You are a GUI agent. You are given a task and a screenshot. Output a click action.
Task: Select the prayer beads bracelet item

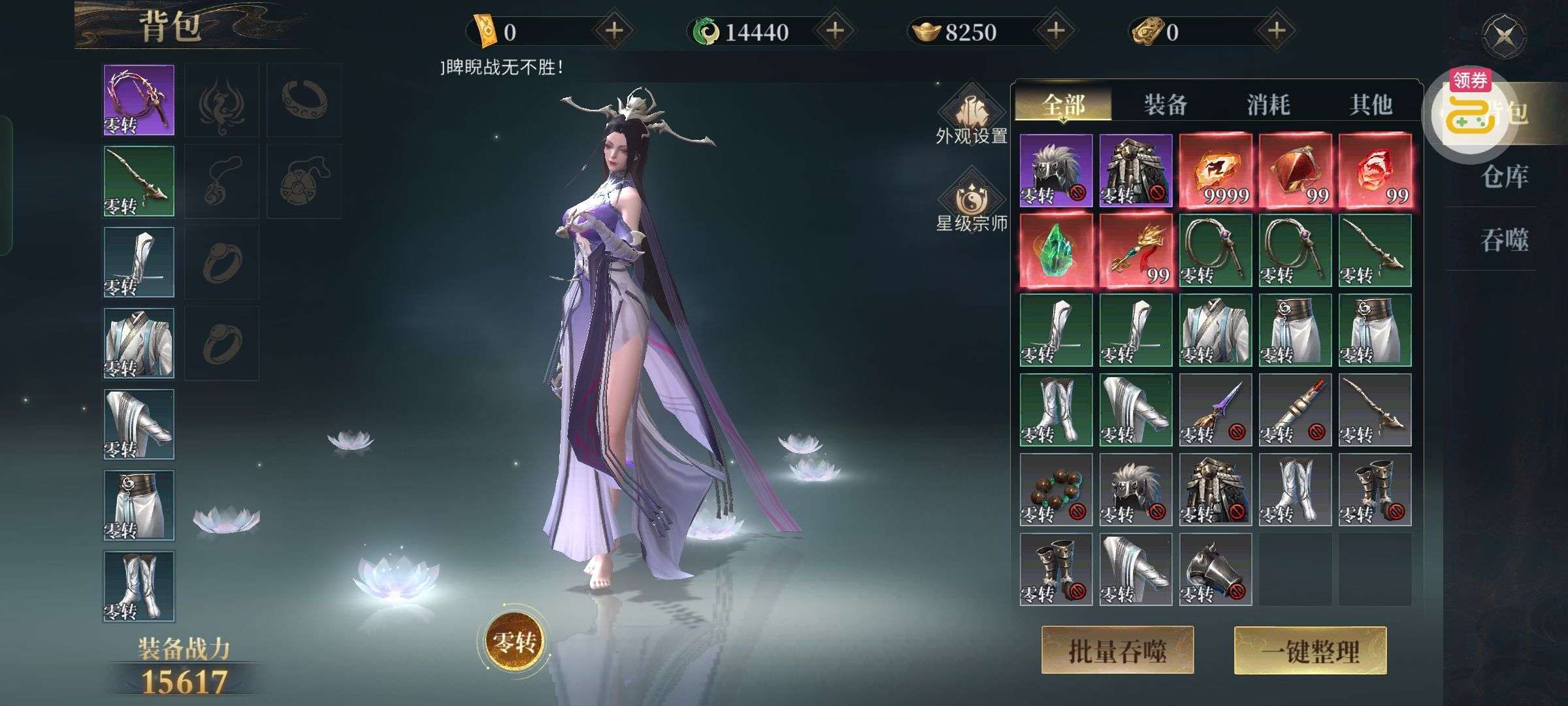(x=1056, y=490)
